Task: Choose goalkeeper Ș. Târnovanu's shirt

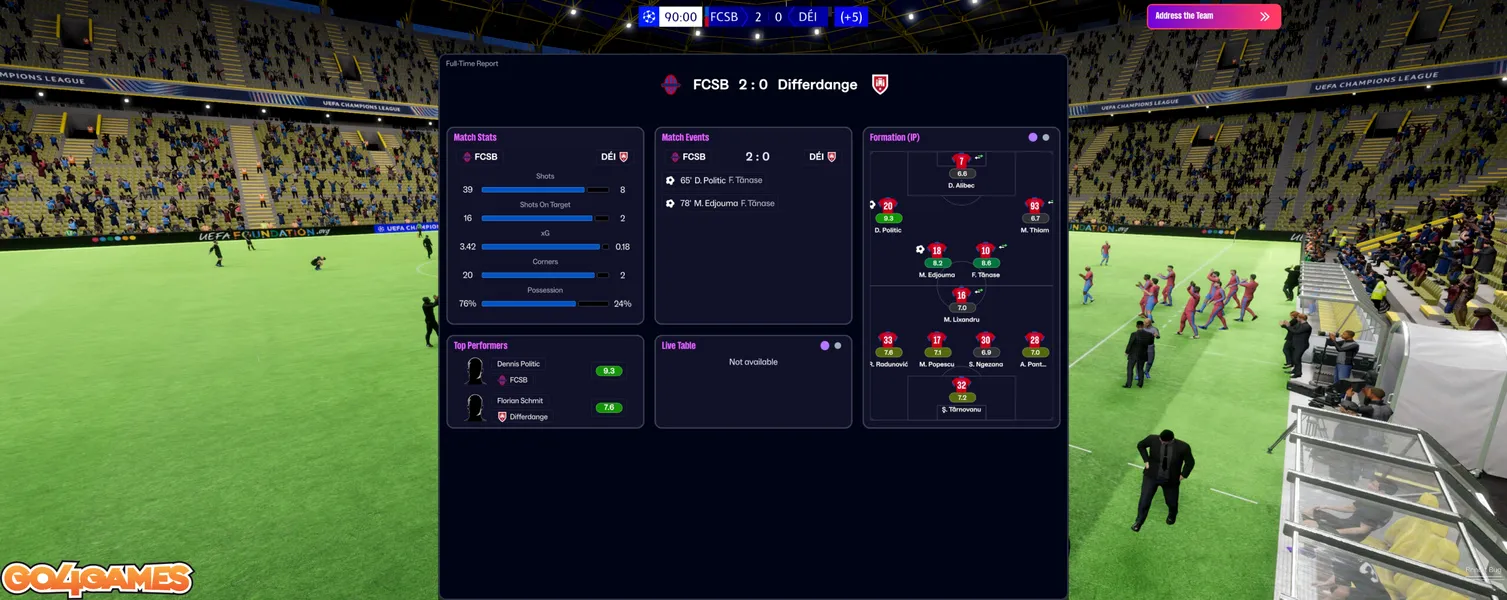Action: 961,385
